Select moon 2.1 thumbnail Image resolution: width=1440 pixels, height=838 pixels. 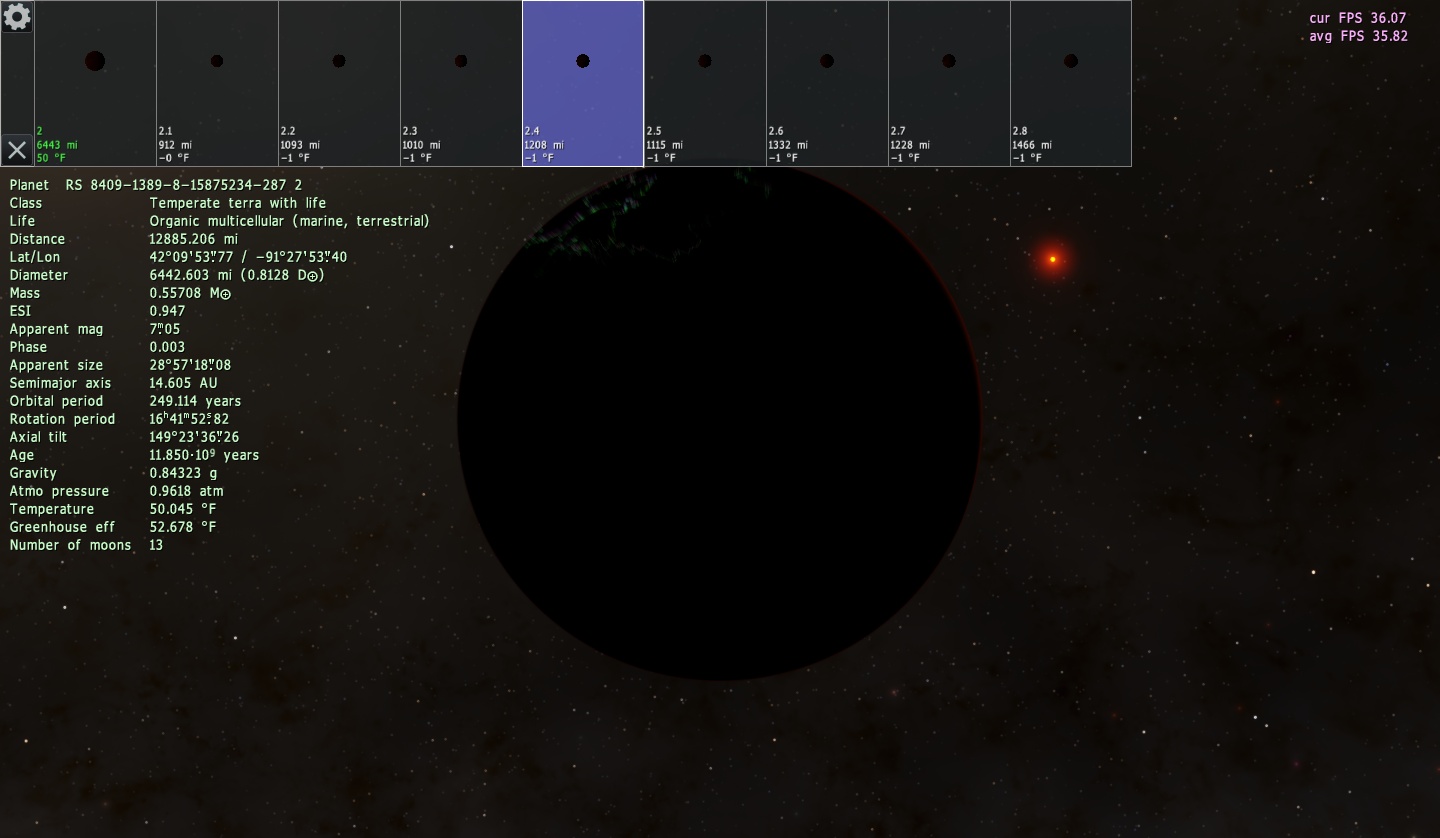[217, 83]
